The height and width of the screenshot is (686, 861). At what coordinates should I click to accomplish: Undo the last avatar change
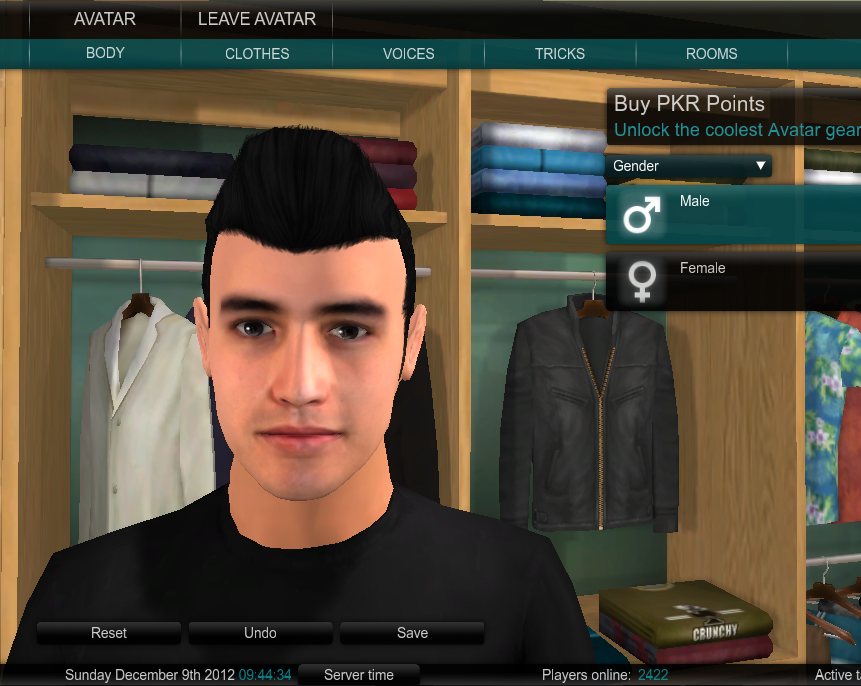tap(260, 633)
